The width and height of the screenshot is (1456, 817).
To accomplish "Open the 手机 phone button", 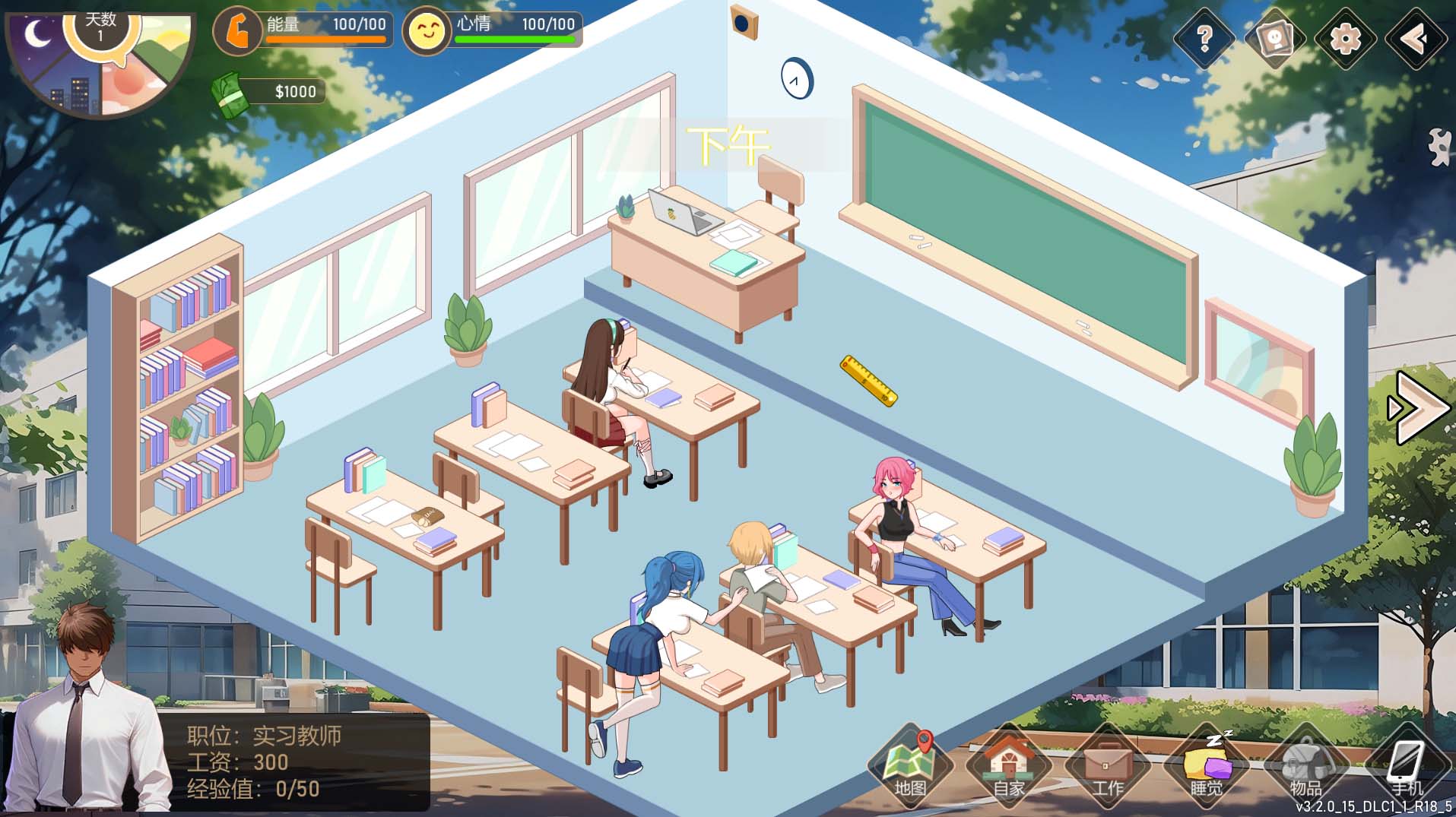I will 1405,766.
